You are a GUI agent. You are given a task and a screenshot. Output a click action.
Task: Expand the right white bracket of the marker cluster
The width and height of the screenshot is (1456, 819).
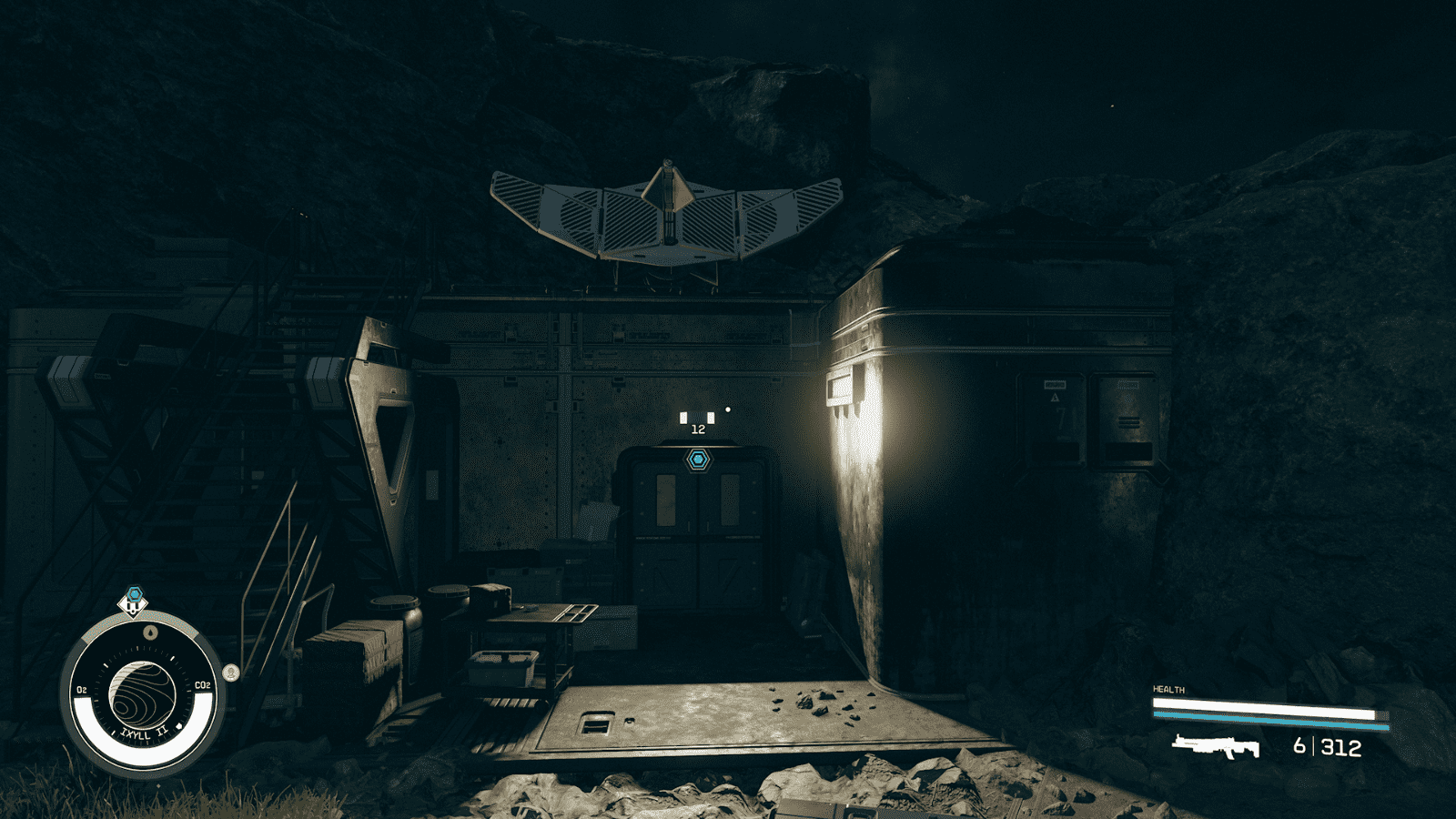pos(711,419)
